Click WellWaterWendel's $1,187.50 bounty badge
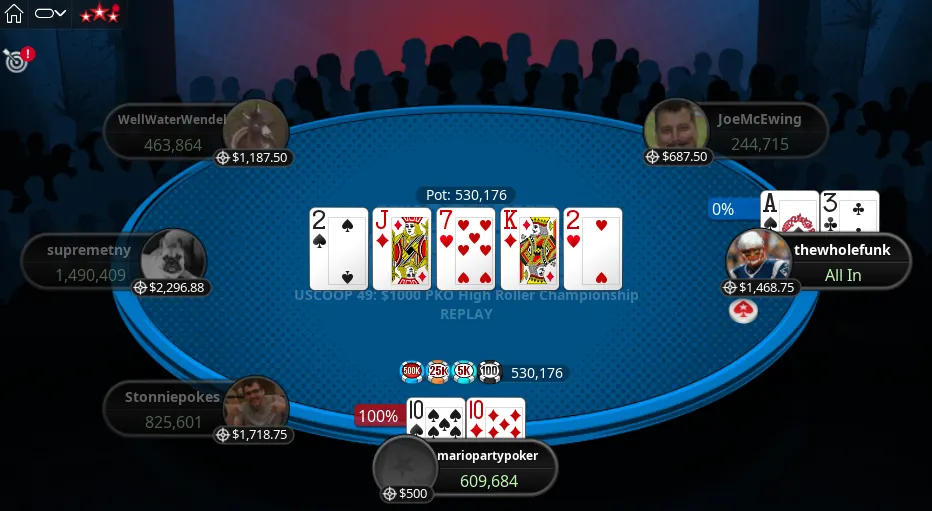The image size is (932, 511). [254, 158]
